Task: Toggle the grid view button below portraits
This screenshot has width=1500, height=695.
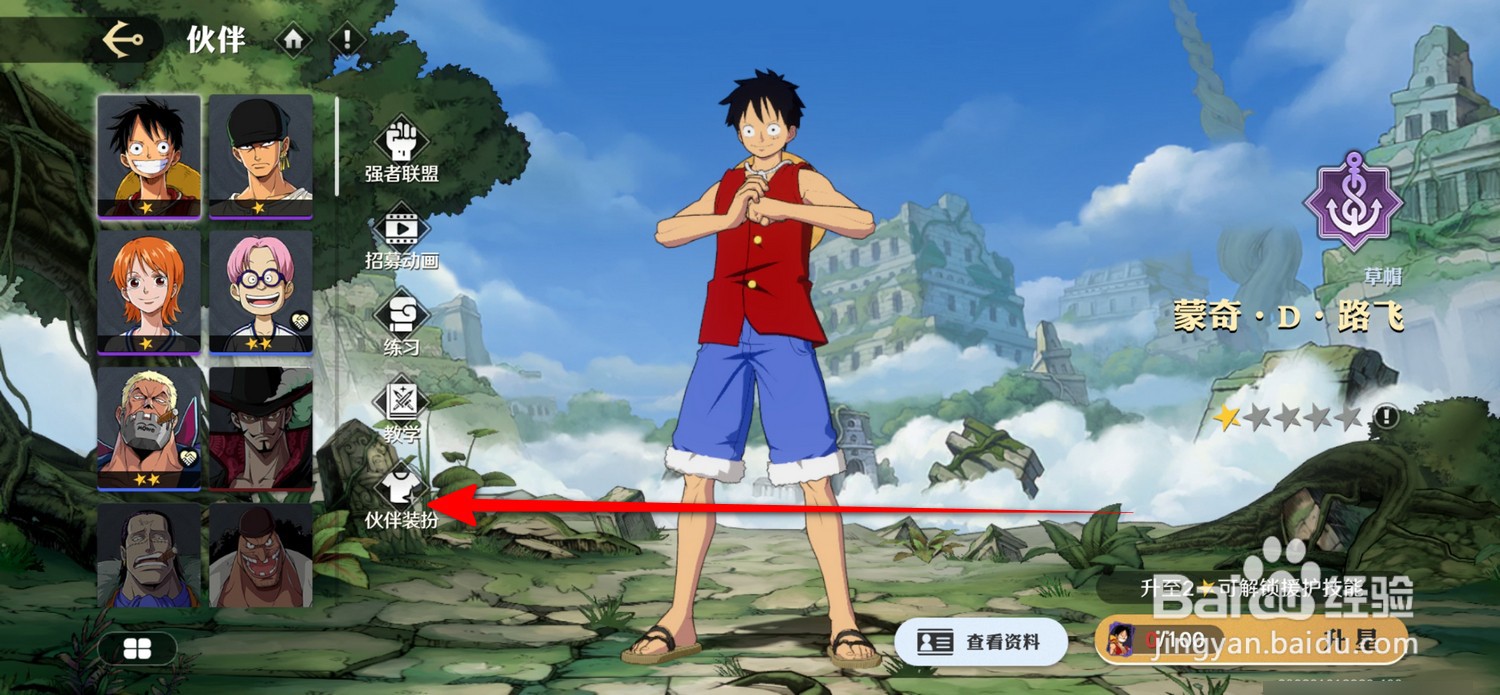Action: (137, 649)
